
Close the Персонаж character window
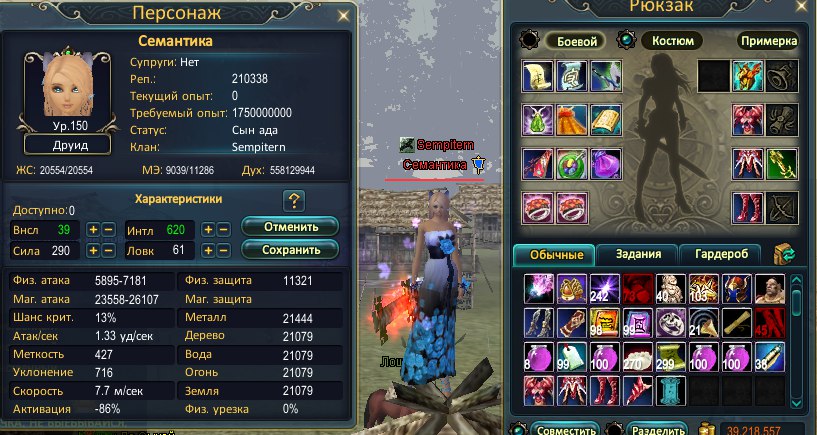344,15
